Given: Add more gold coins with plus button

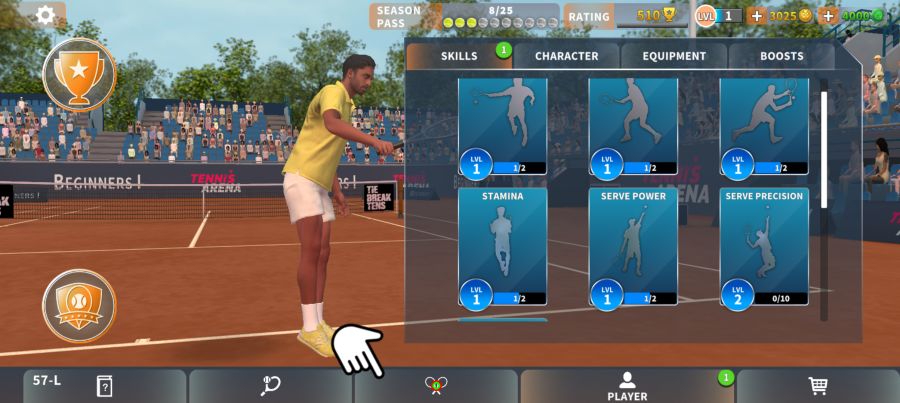Looking at the screenshot, I should click(756, 16).
